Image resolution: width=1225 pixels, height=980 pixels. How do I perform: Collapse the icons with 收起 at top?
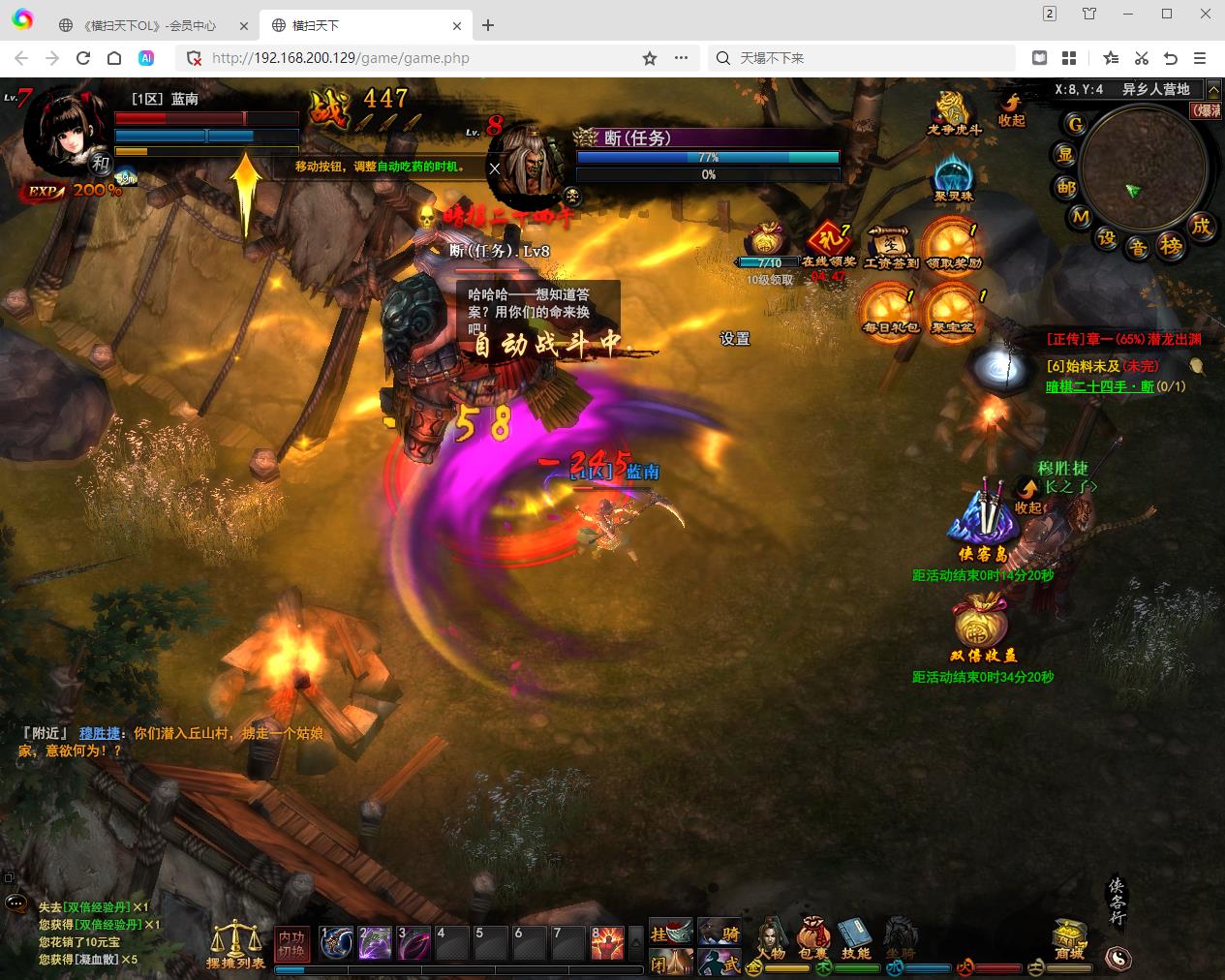(x=1012, y=109)
